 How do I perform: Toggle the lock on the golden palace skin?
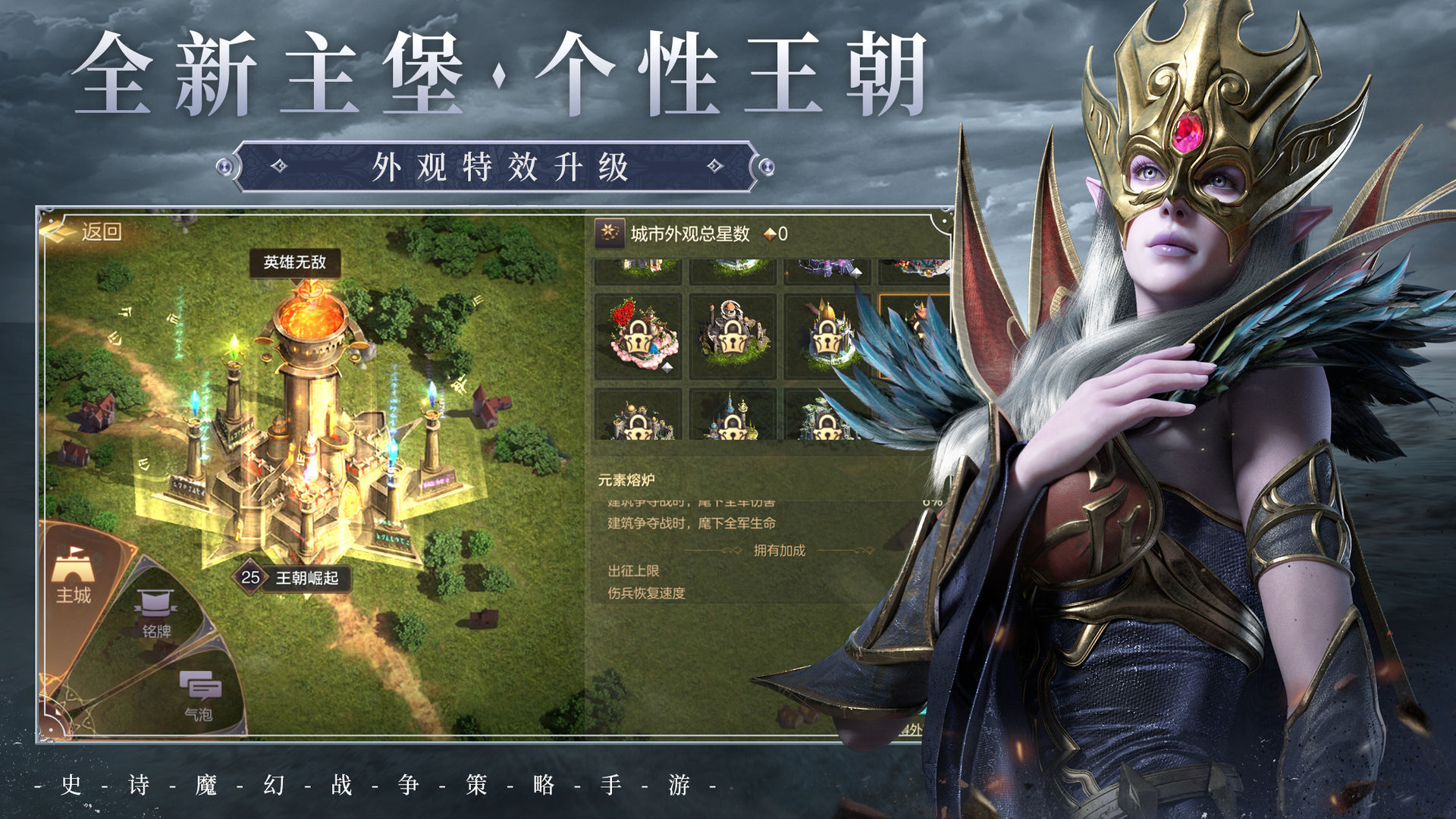click(827, 337)
